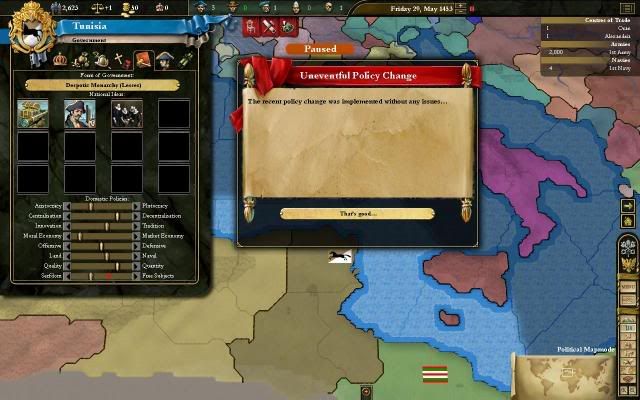Open the top-right game menu button
Screen dimensions: 640x400
tap(628, 8)
